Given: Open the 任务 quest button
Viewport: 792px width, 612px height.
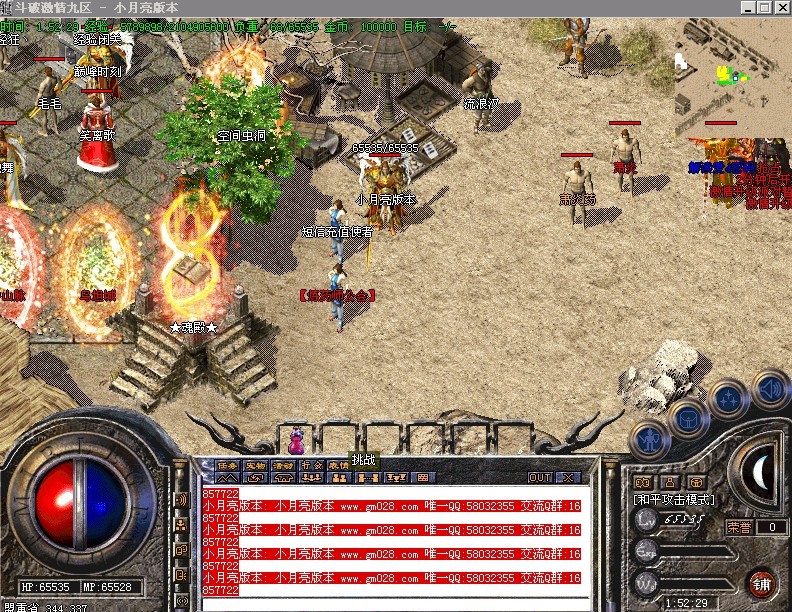Looking at the screenshot, I should point(228,465).
